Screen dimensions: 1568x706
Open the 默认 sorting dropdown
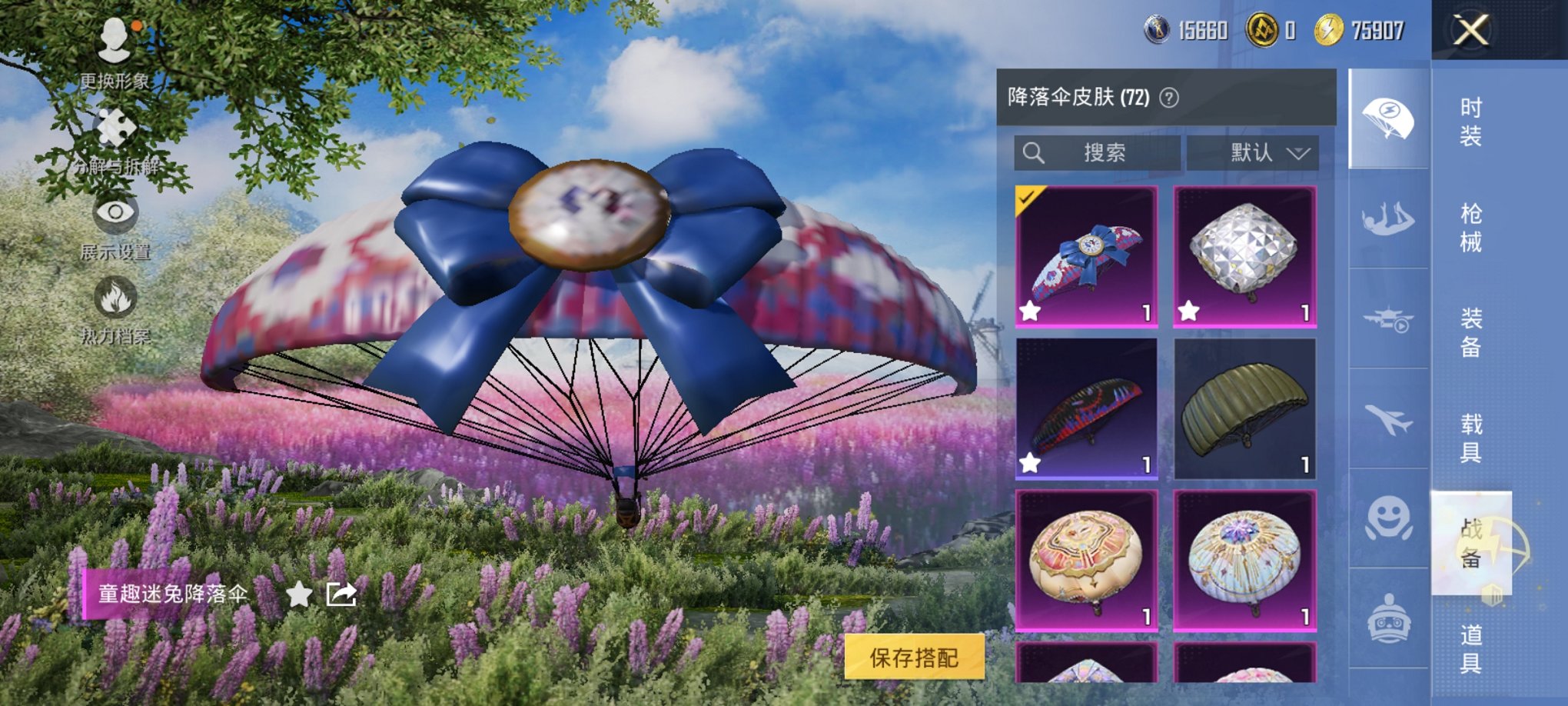[1271, 153]
